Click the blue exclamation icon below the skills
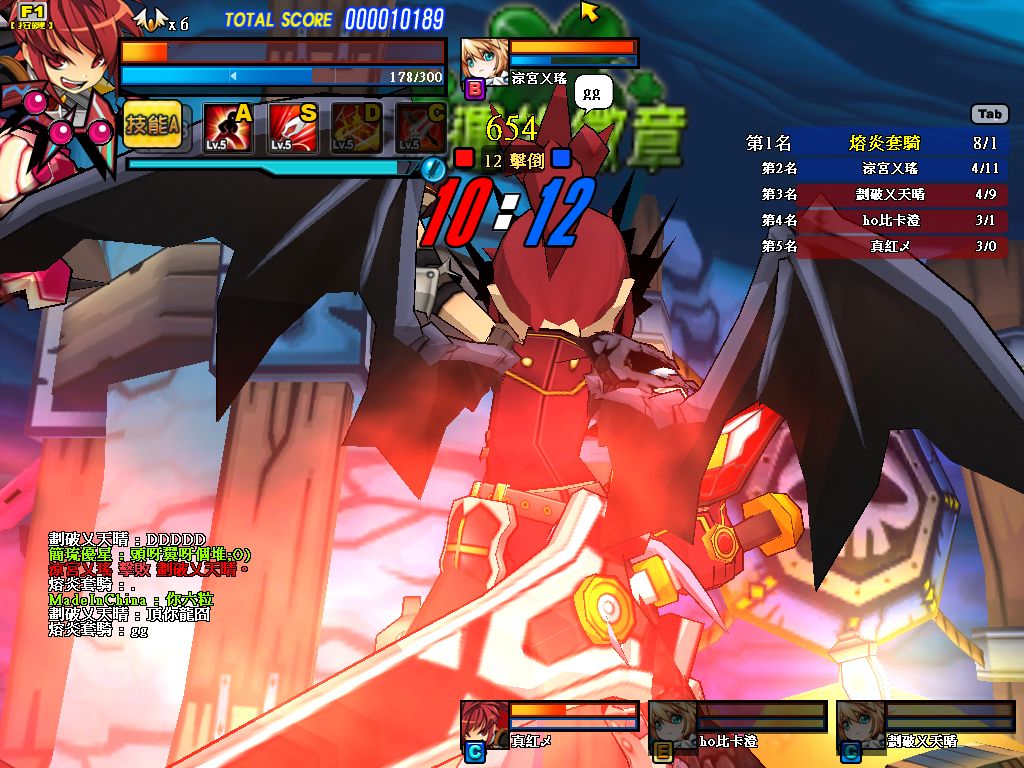The height and width of the screenshot is (768, 1024). (x=432, y=167)
